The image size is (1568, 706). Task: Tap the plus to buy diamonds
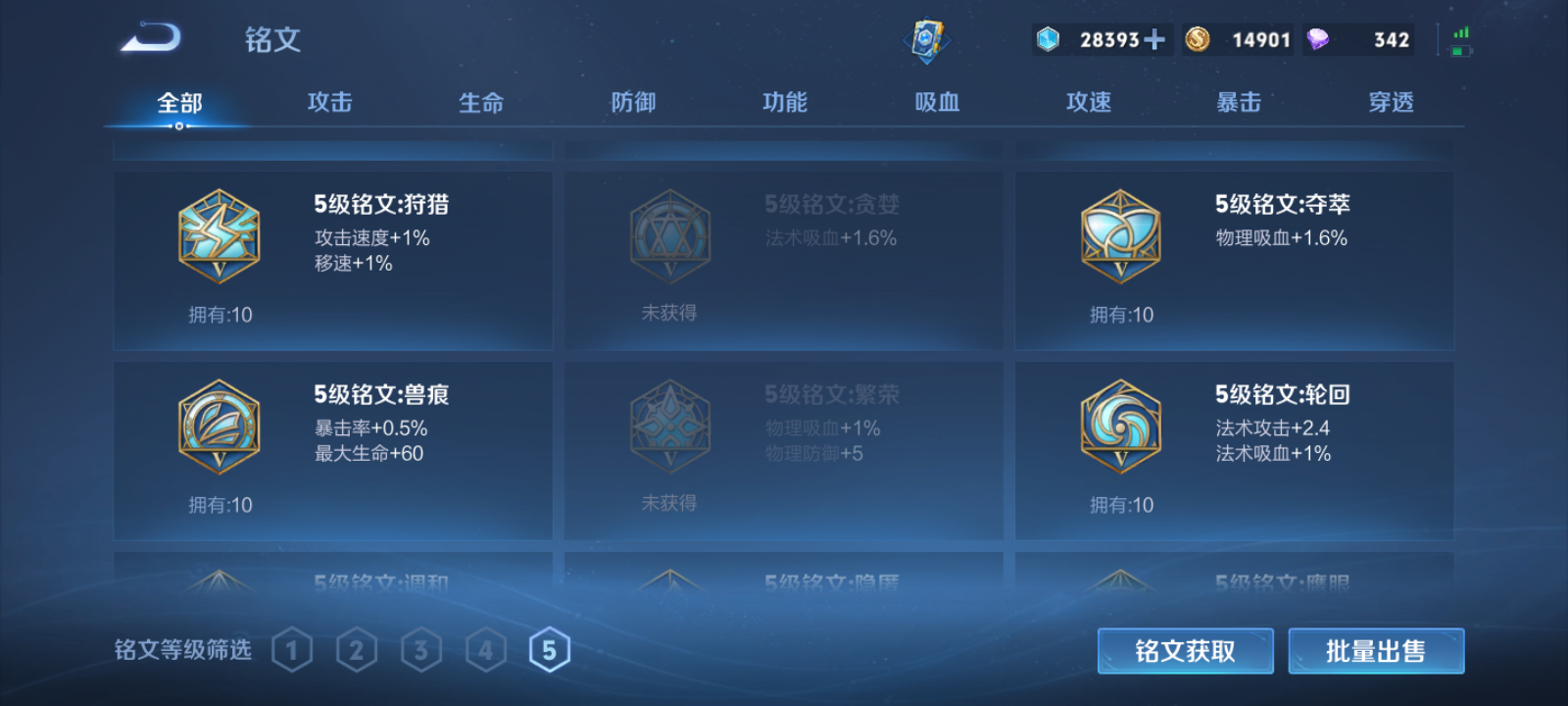(1154, 38)
